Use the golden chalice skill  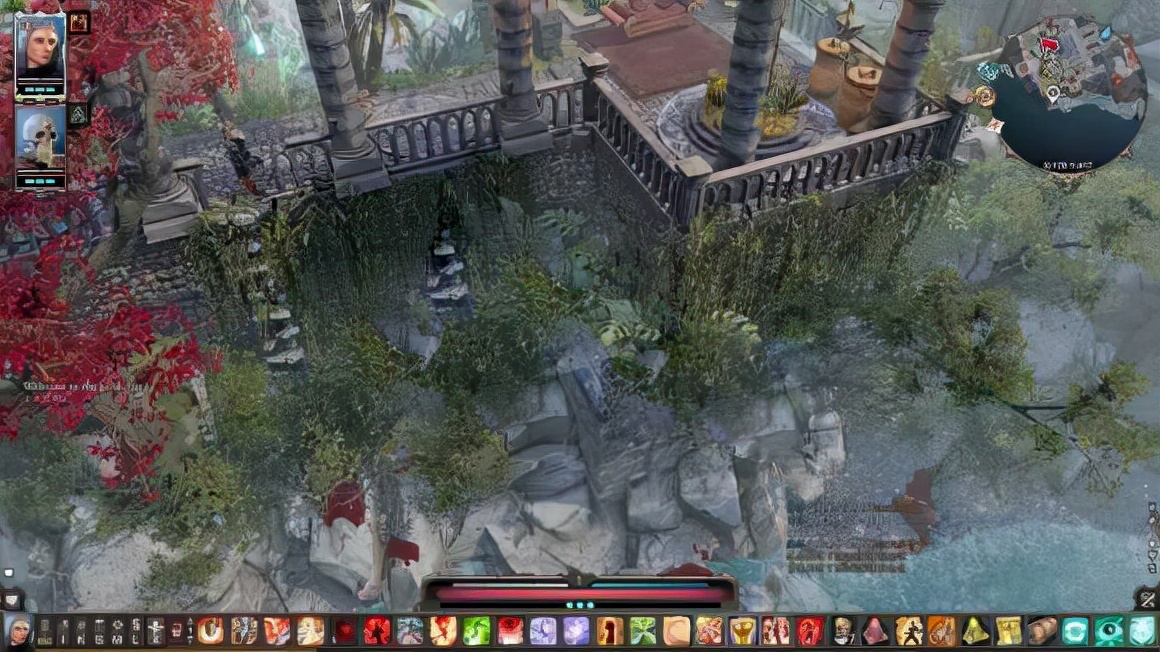click(x=742, y=631)
